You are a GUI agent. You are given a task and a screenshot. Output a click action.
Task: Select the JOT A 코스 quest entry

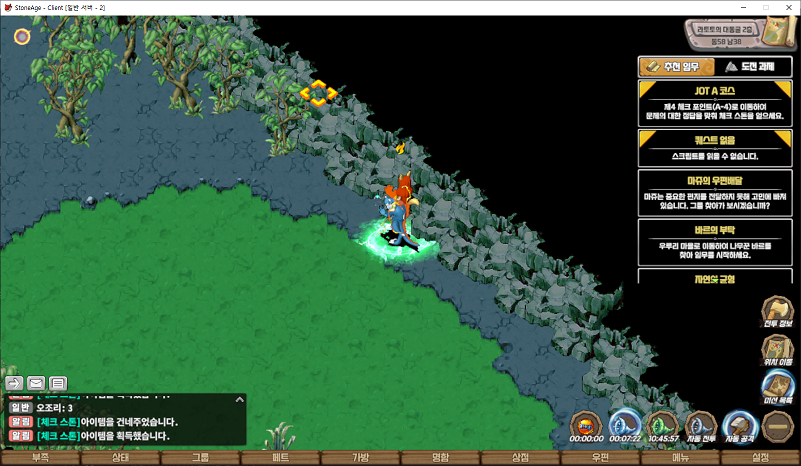pyautogui.click(x=714, y=103)
